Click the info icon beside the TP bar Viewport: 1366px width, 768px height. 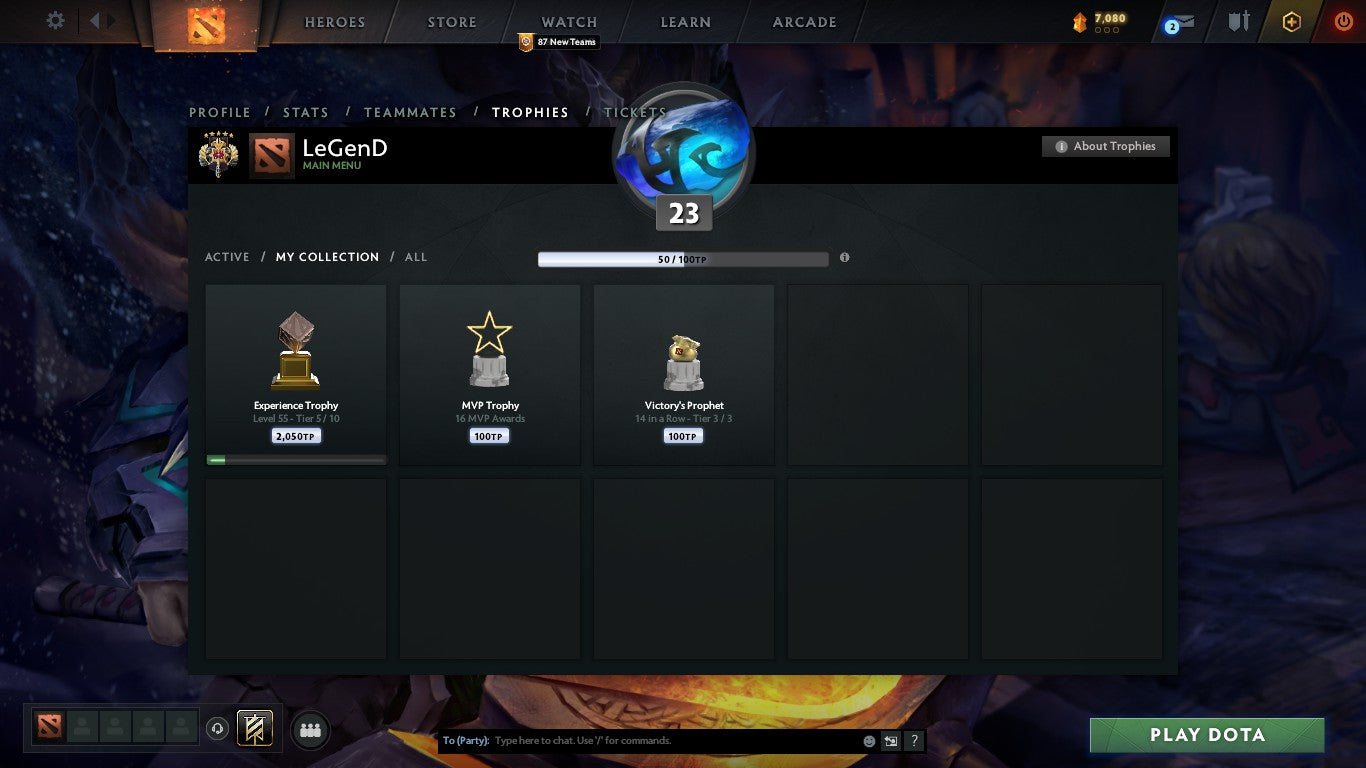pos(844,257)
